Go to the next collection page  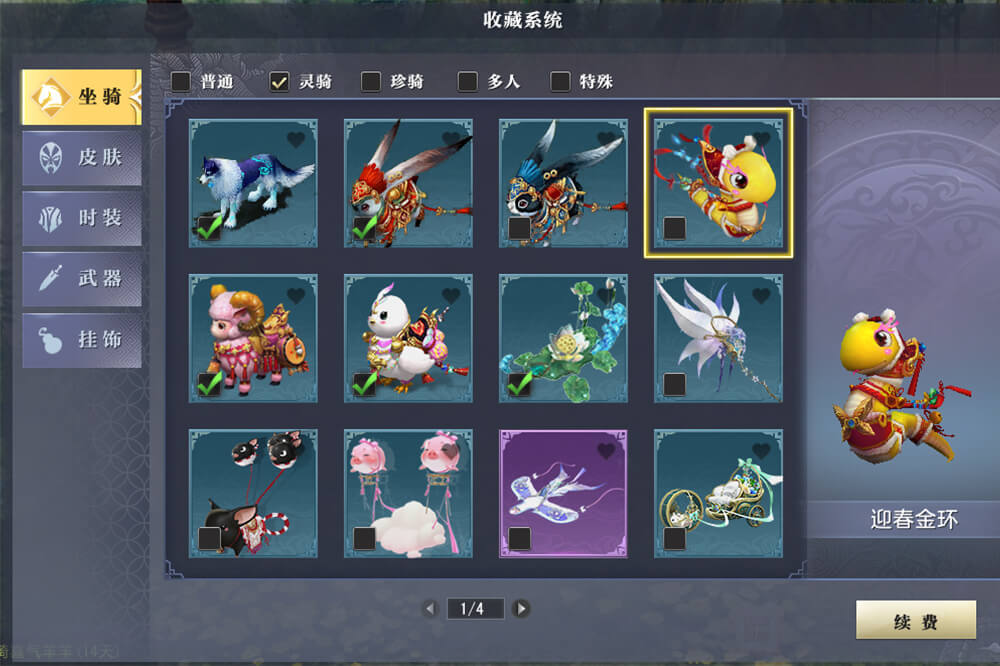tap(521, 608)
